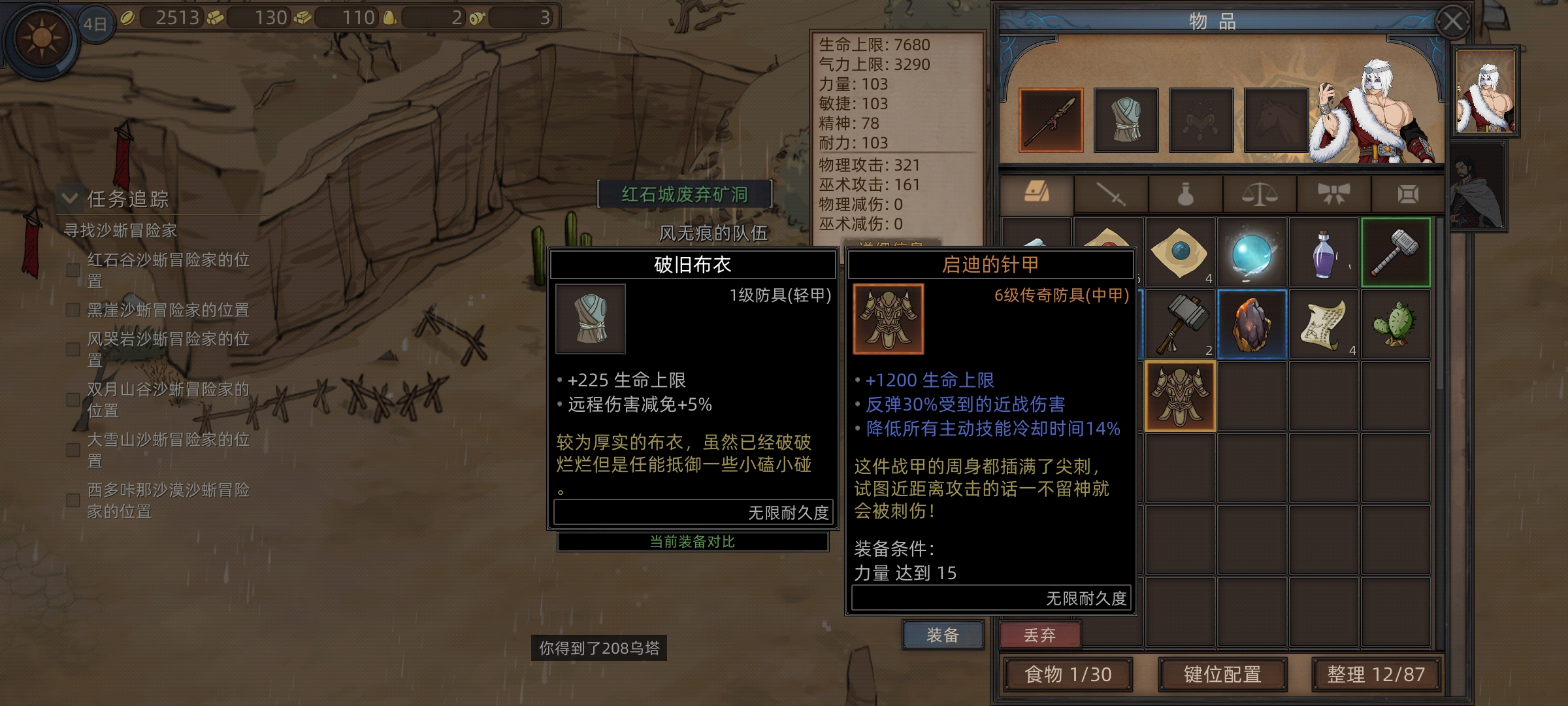Image resolution: width=1568 pixels, height=706 pixels.
Task: Select the equipped 破旧布衣 armor slot
Action: tap(1126, 120)
